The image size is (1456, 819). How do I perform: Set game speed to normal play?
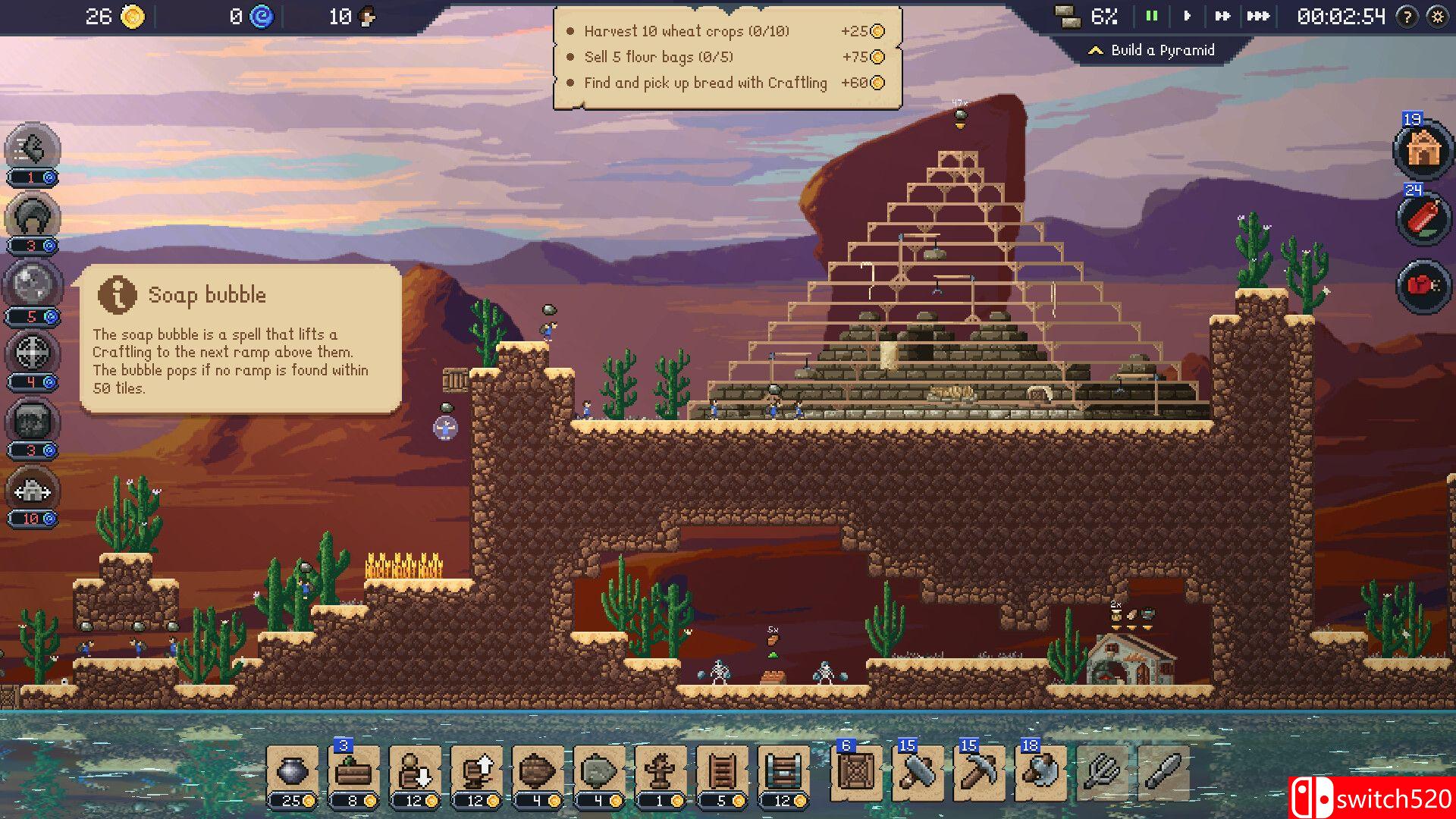(1188, 16)
